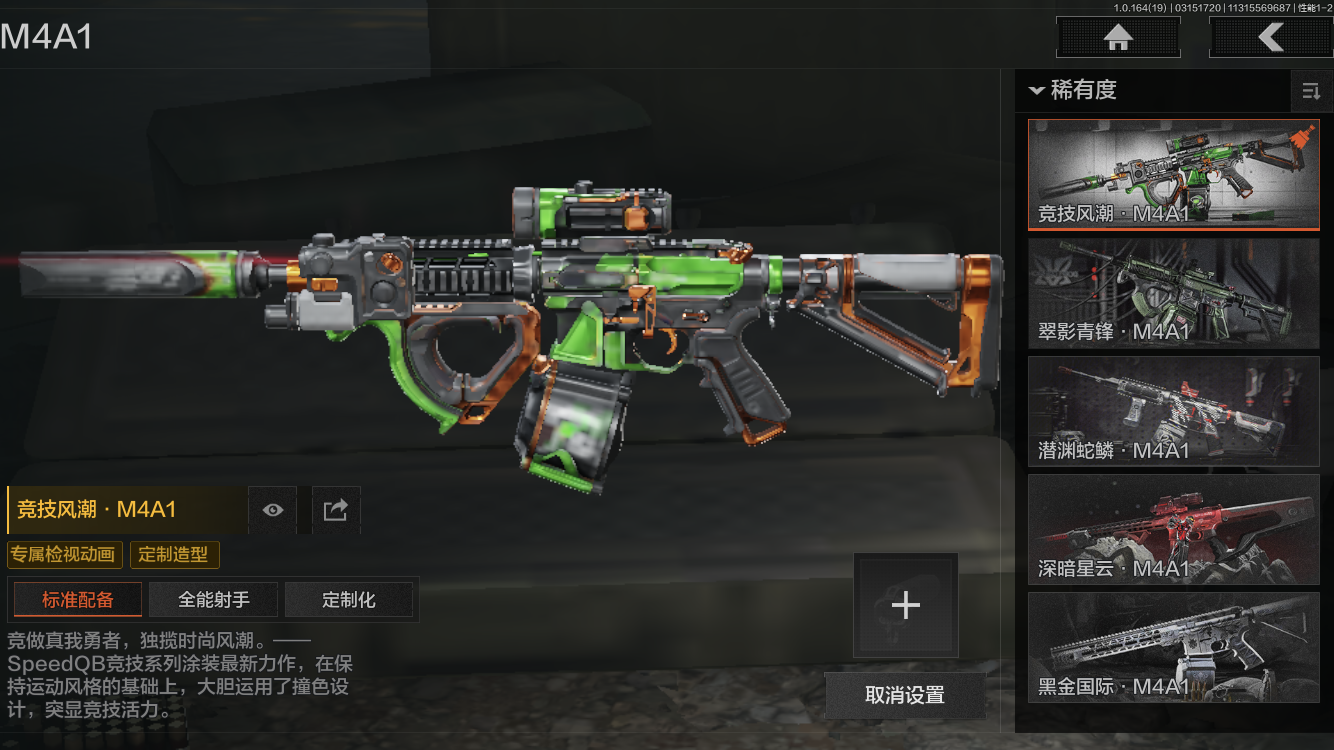Select the 竞技风潮 · M4A1 skin thumbnail
The width and height of the screenshot is (1334, 750).
click(1173, 175)
